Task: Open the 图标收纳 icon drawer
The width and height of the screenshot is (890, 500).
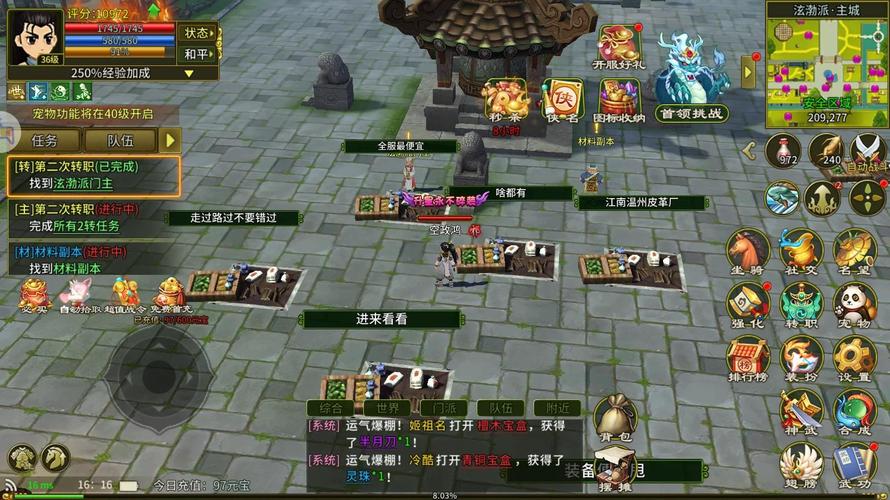Action: click(619, 100)
